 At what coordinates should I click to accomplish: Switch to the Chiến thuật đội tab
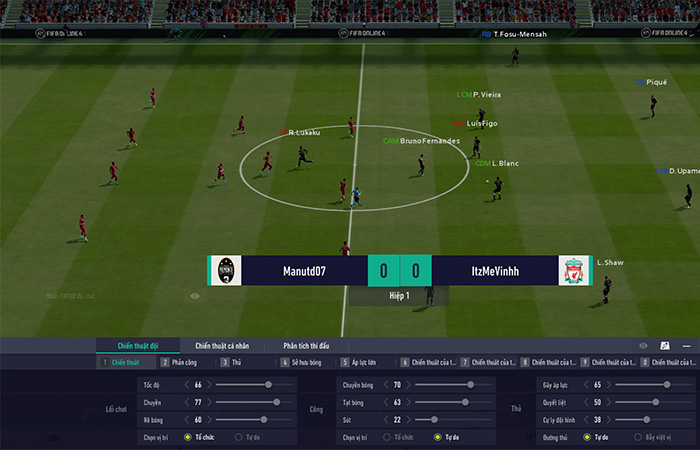pyautogui.click(x=139, y=345)
